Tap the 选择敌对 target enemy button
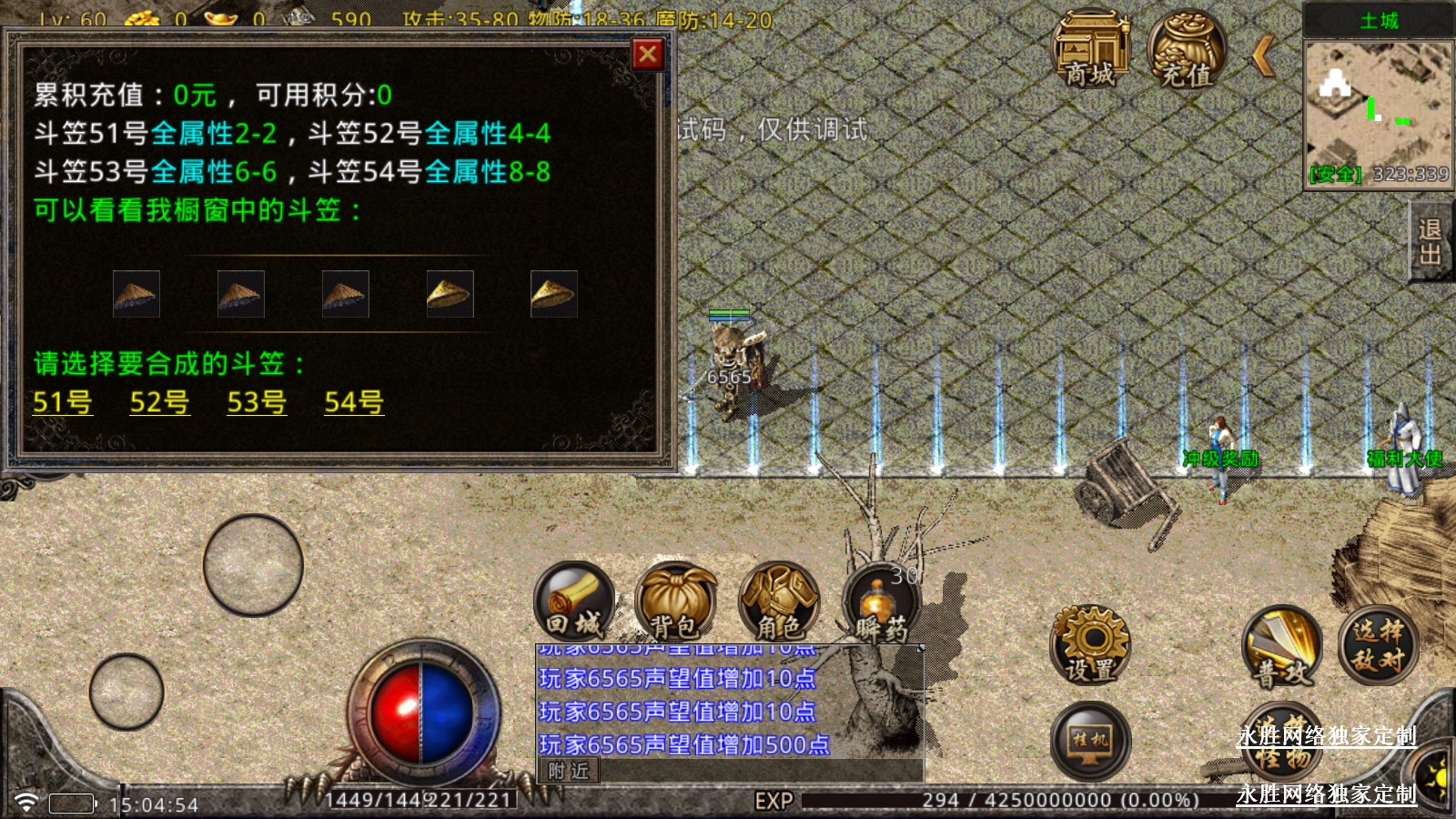The width and height of the screenshot is (1456, 819). coord(1378,644)
